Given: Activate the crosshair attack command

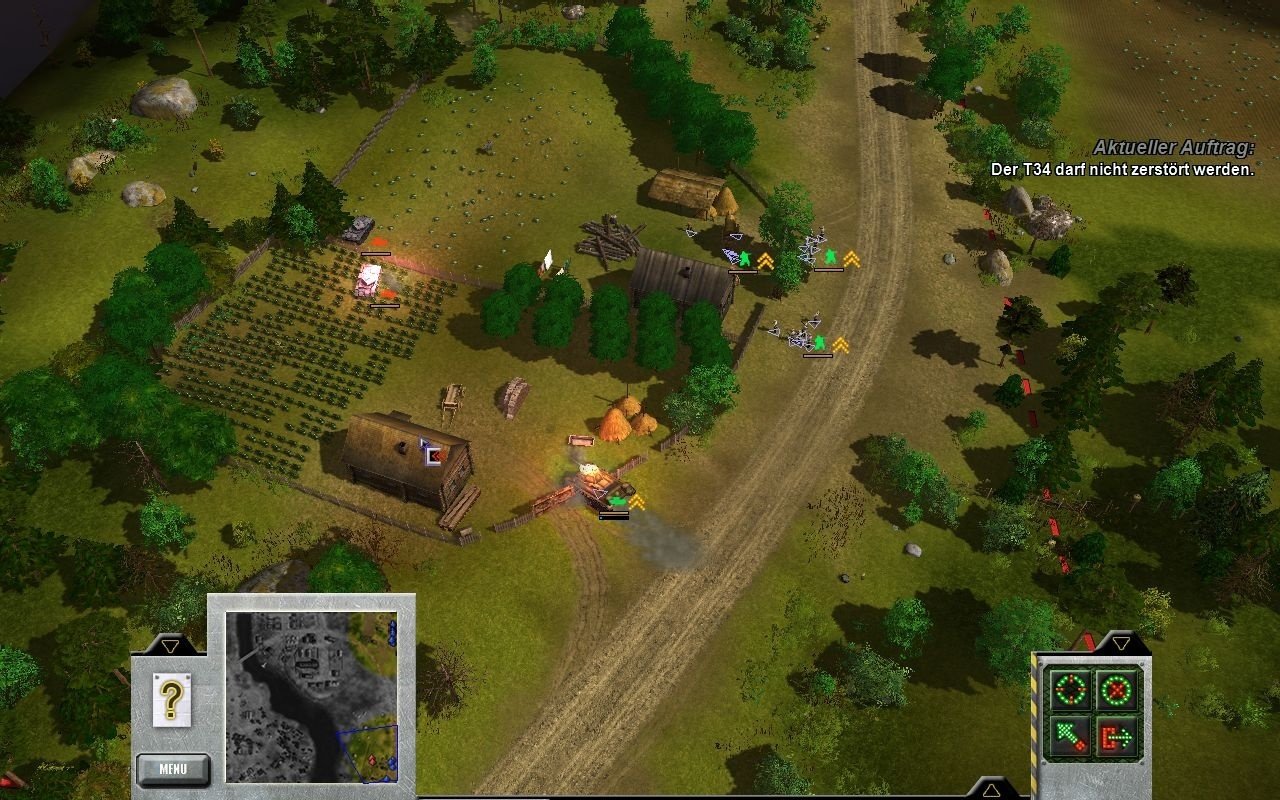Looking at the screenshot, I should [1068, 689].
